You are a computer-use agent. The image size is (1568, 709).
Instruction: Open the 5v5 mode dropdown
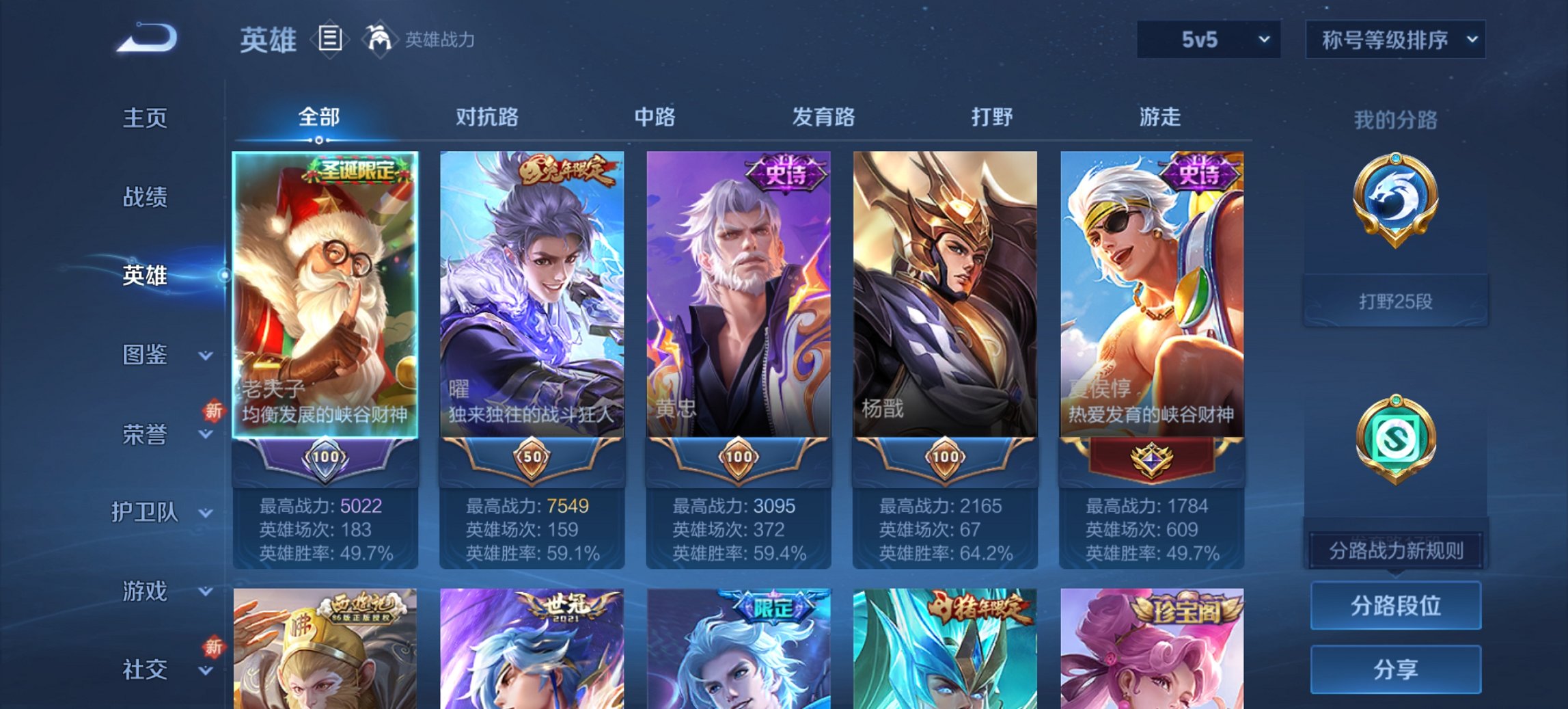[x=1207, y=40]
